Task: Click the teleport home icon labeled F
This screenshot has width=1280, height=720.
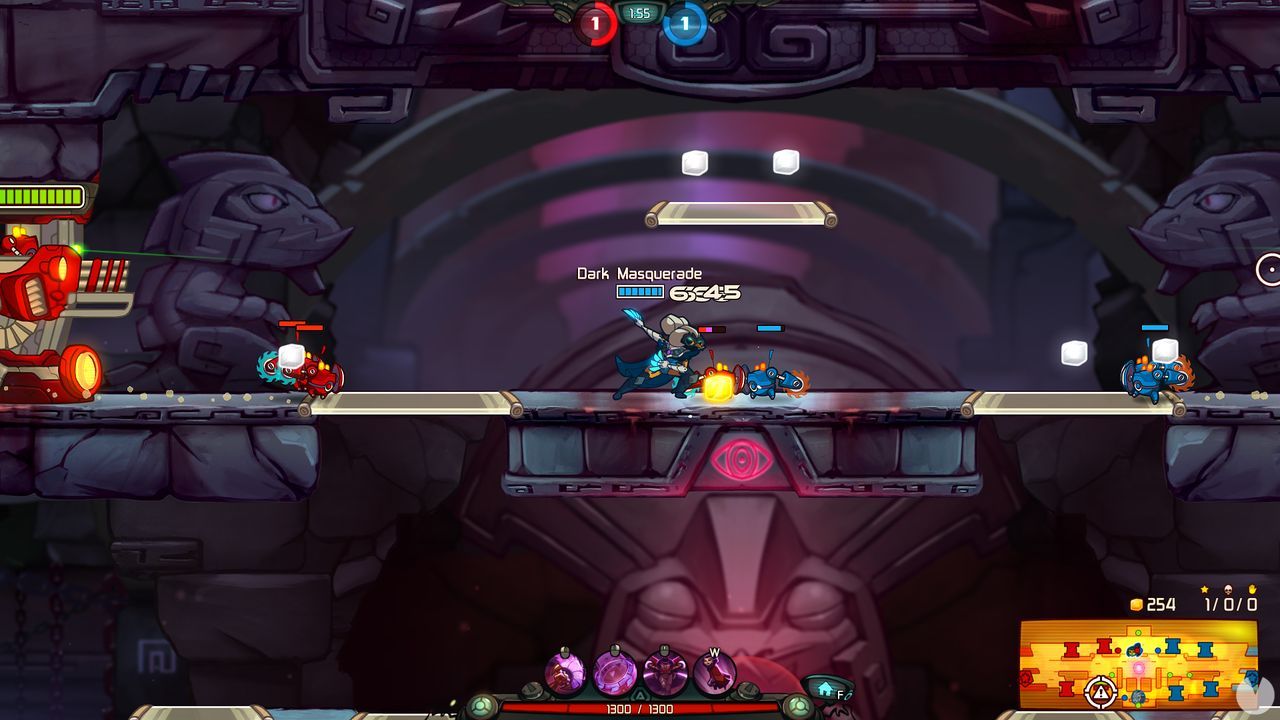Action: tap(826, 688)
